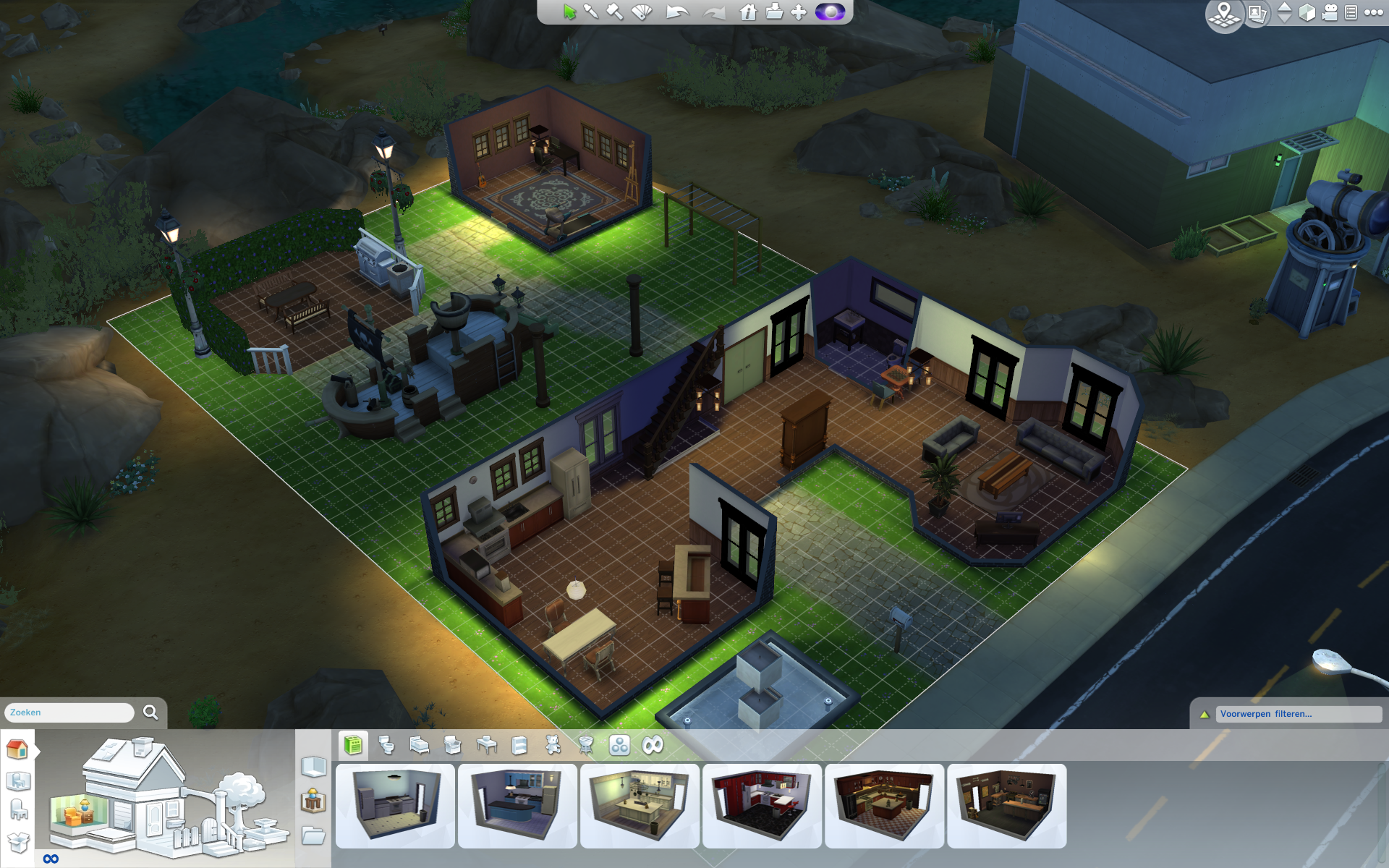Activate the sledgehammer demolish tool
1389x868 pixels.
click(615, 12)
